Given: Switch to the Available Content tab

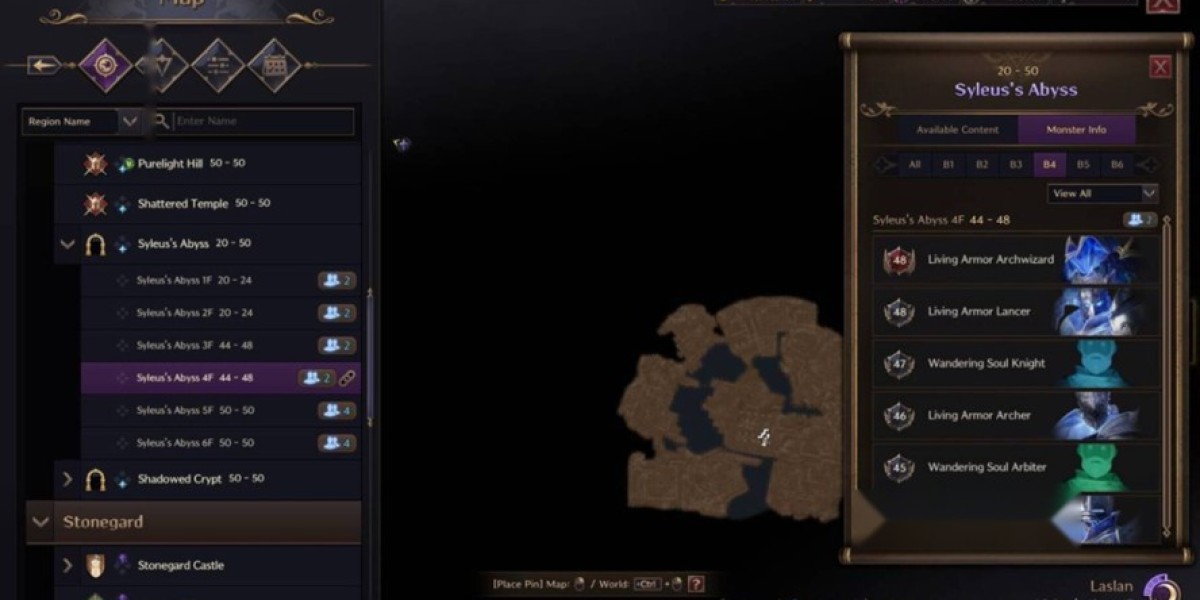Looking at the screenshot, I should 957,130.
